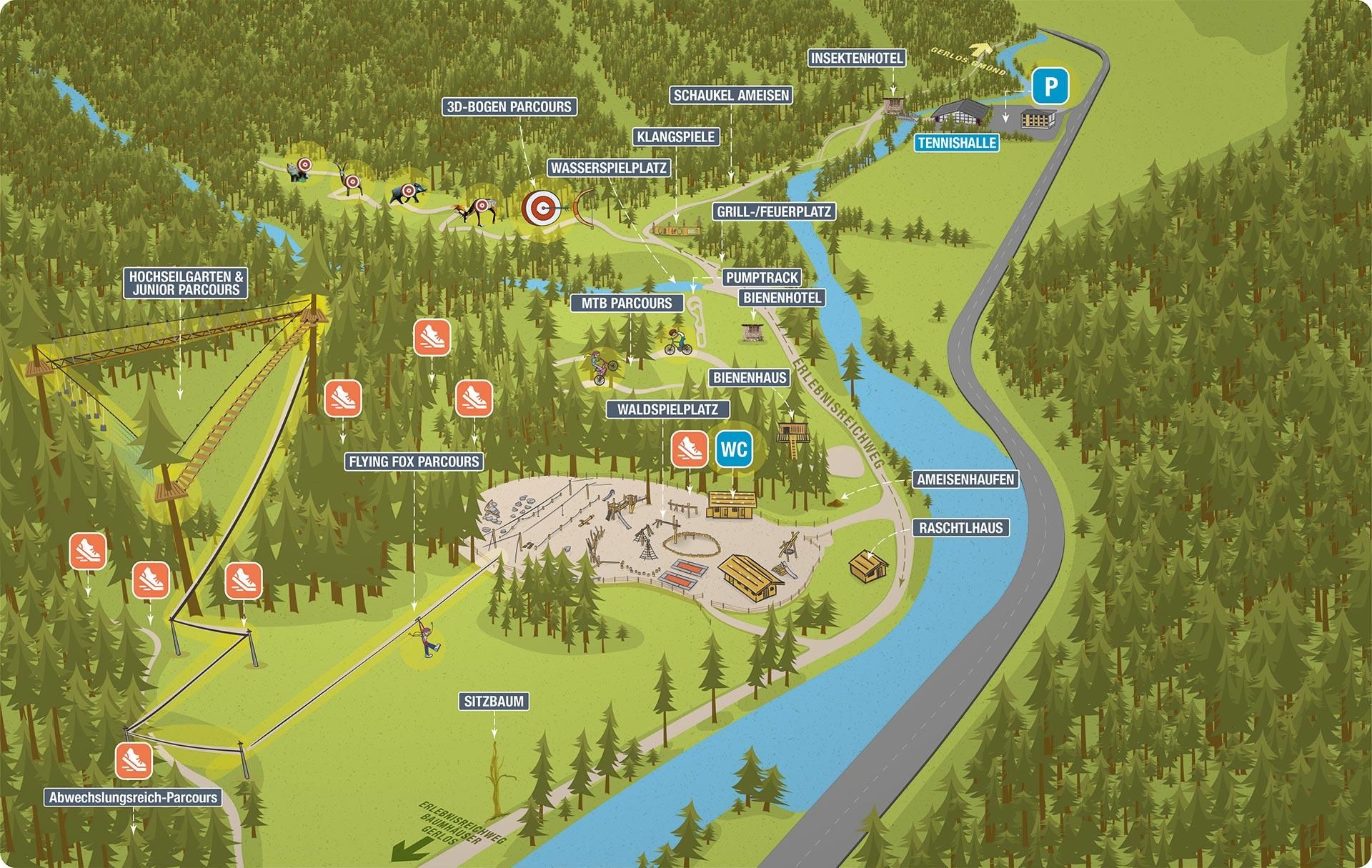Image resolution: width=1372 pixels, height=868 pixels.
Task: Choose the Abwechslungsreich-Parcours label
Action: (x=133, y=798)
